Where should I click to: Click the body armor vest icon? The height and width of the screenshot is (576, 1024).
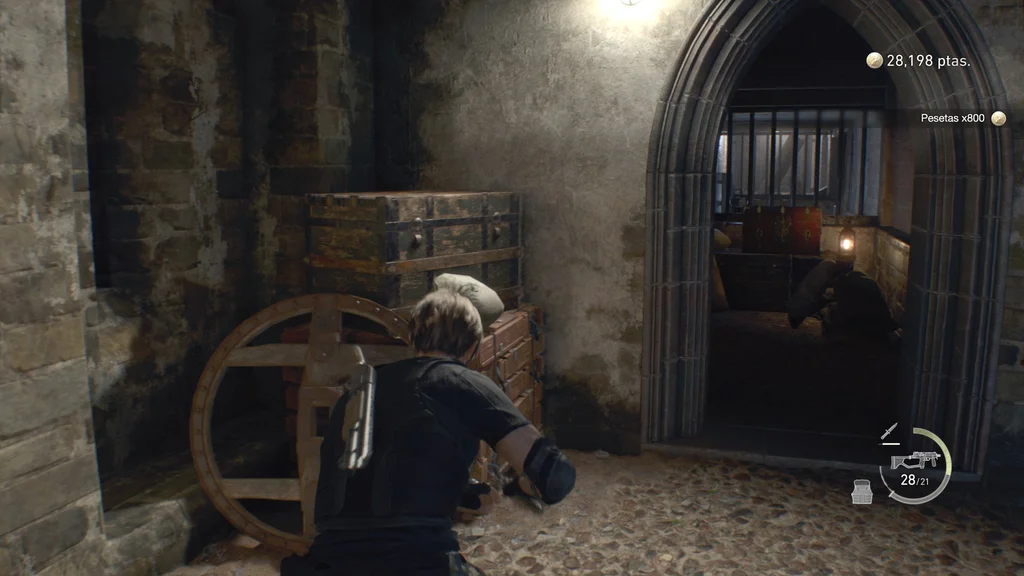[862, 490]
